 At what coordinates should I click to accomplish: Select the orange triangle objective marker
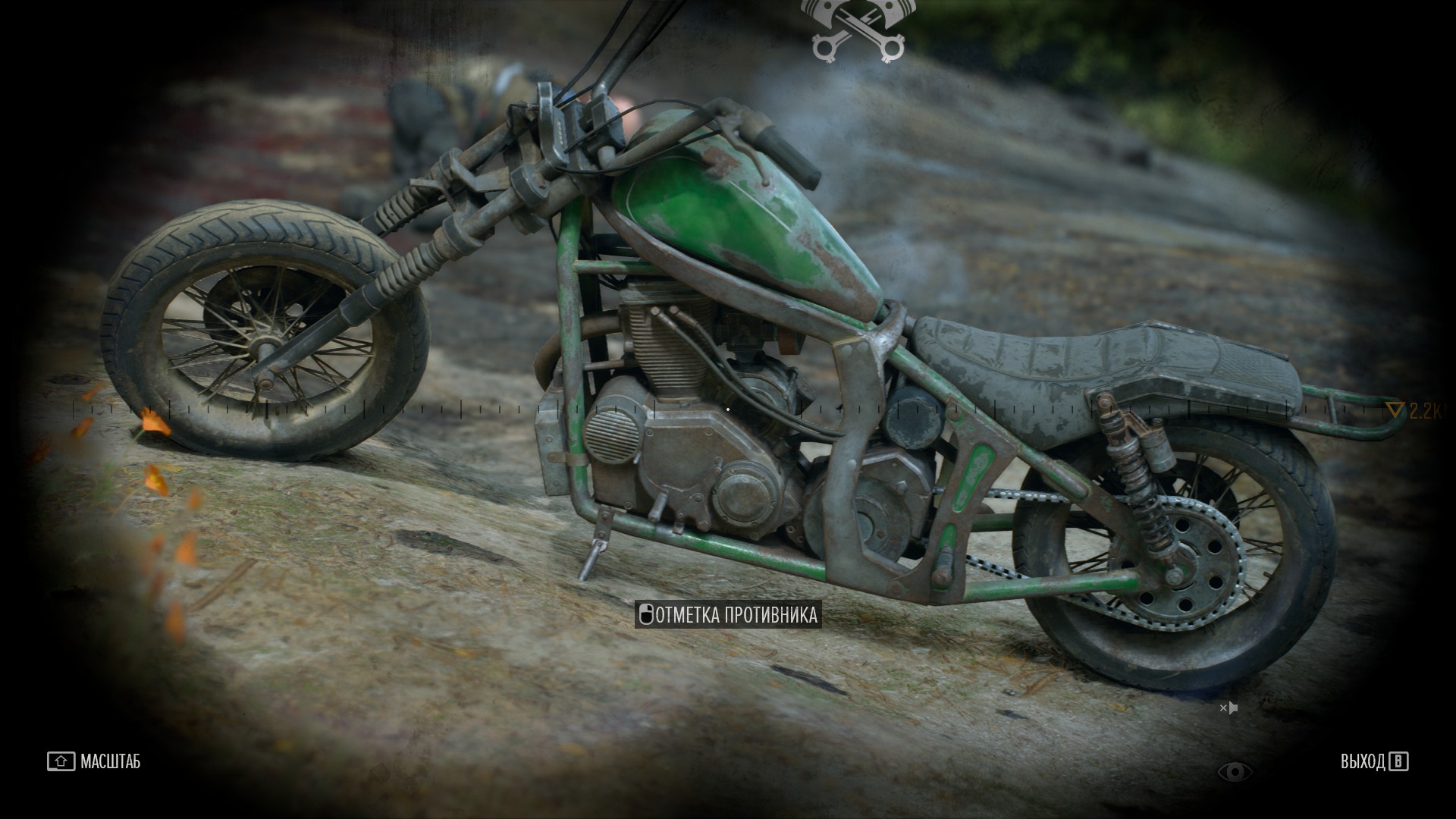(1395, 411)
